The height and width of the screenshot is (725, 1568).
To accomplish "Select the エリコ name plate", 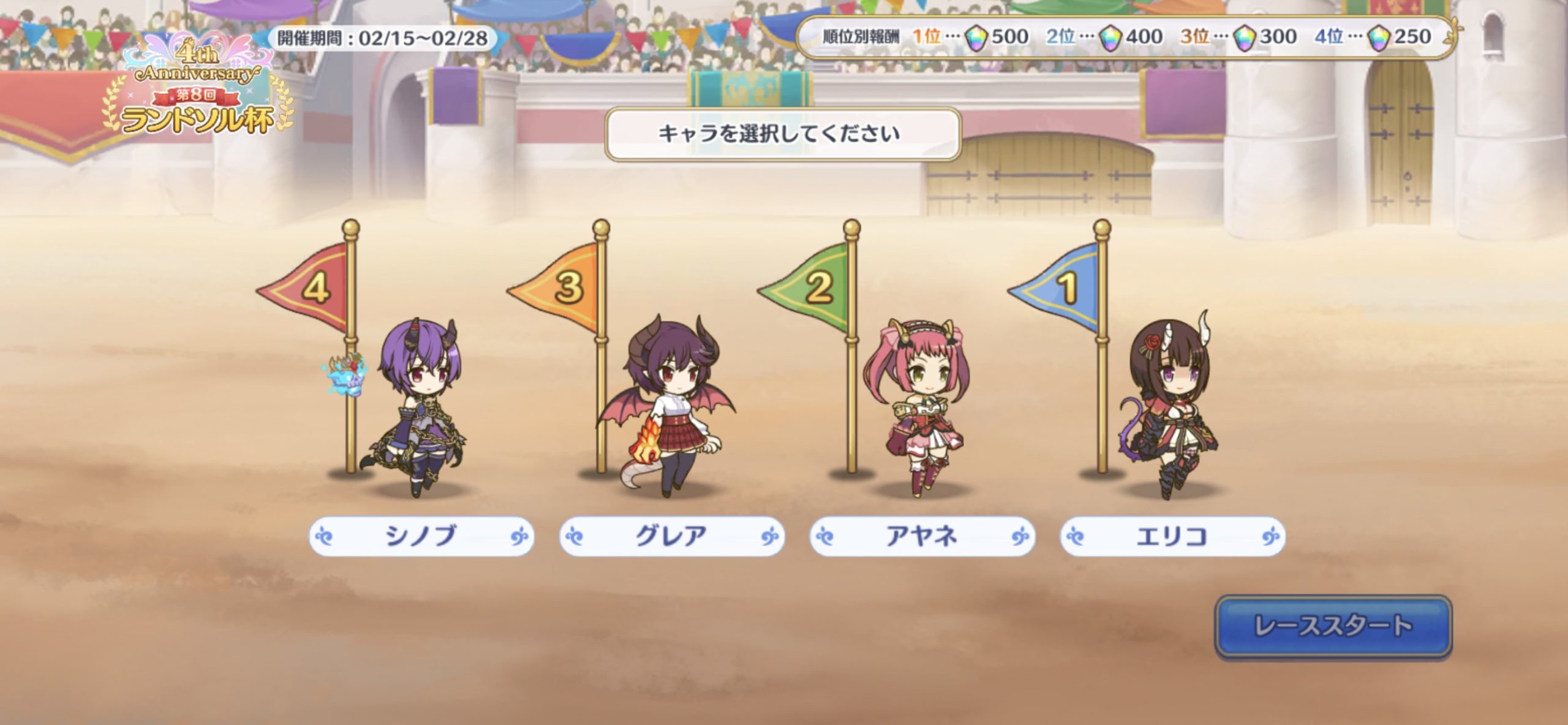I will (1172, 536).
